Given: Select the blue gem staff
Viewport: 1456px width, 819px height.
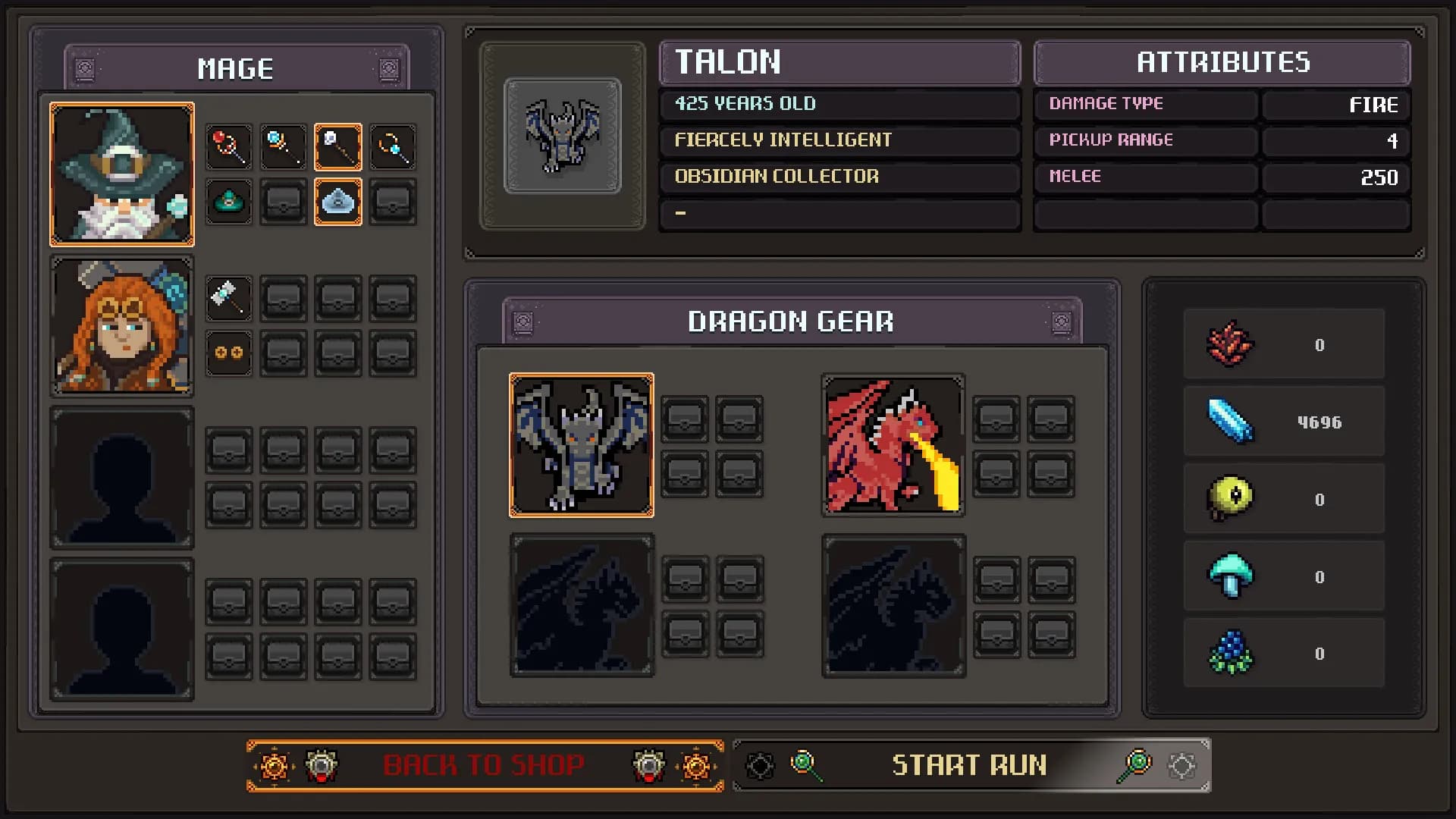Looking at the screenshot, I should 284,147.
